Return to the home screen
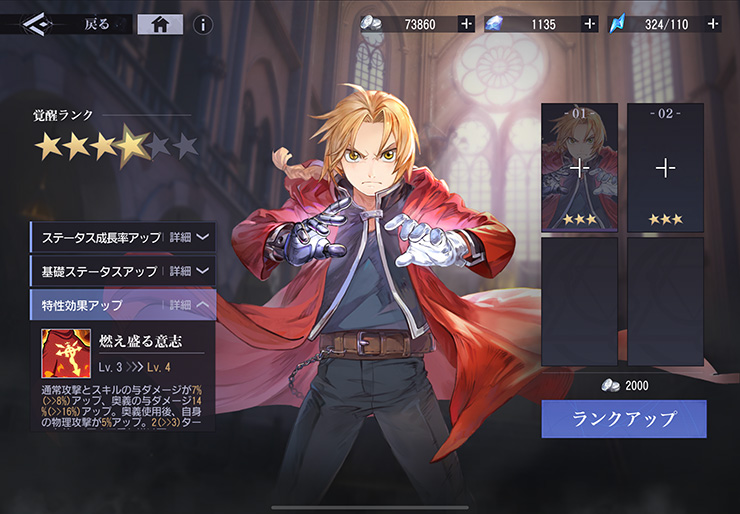Image resolution: width=740 pixels, height=514 pixels. tap(159, 24)
